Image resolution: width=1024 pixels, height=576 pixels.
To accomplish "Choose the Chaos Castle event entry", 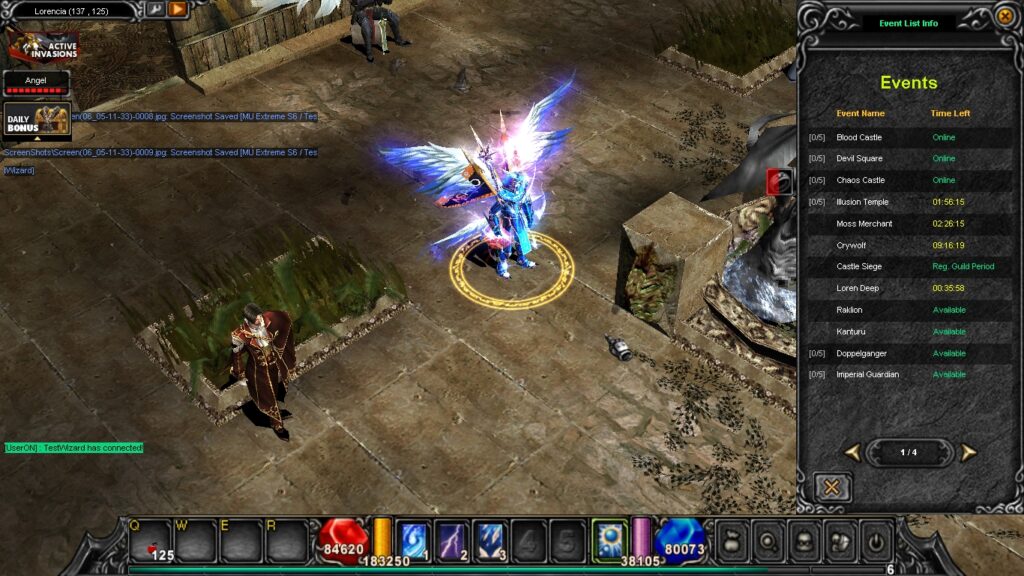I will [860, 180].
